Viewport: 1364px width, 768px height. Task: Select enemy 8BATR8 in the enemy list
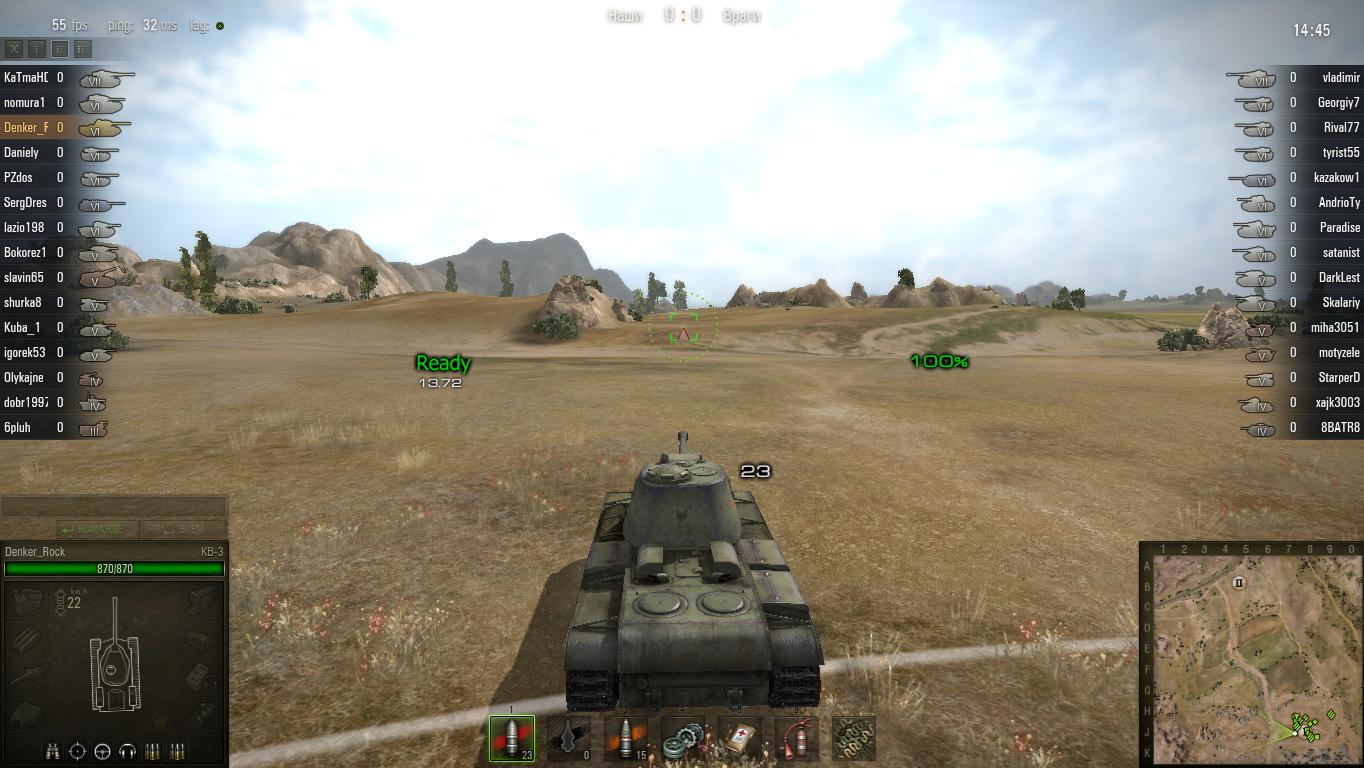tap(1340, 427)
